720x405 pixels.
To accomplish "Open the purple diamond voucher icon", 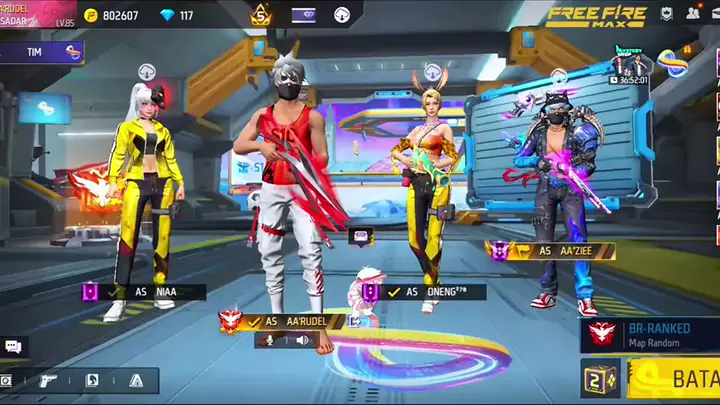I will 304,15.
